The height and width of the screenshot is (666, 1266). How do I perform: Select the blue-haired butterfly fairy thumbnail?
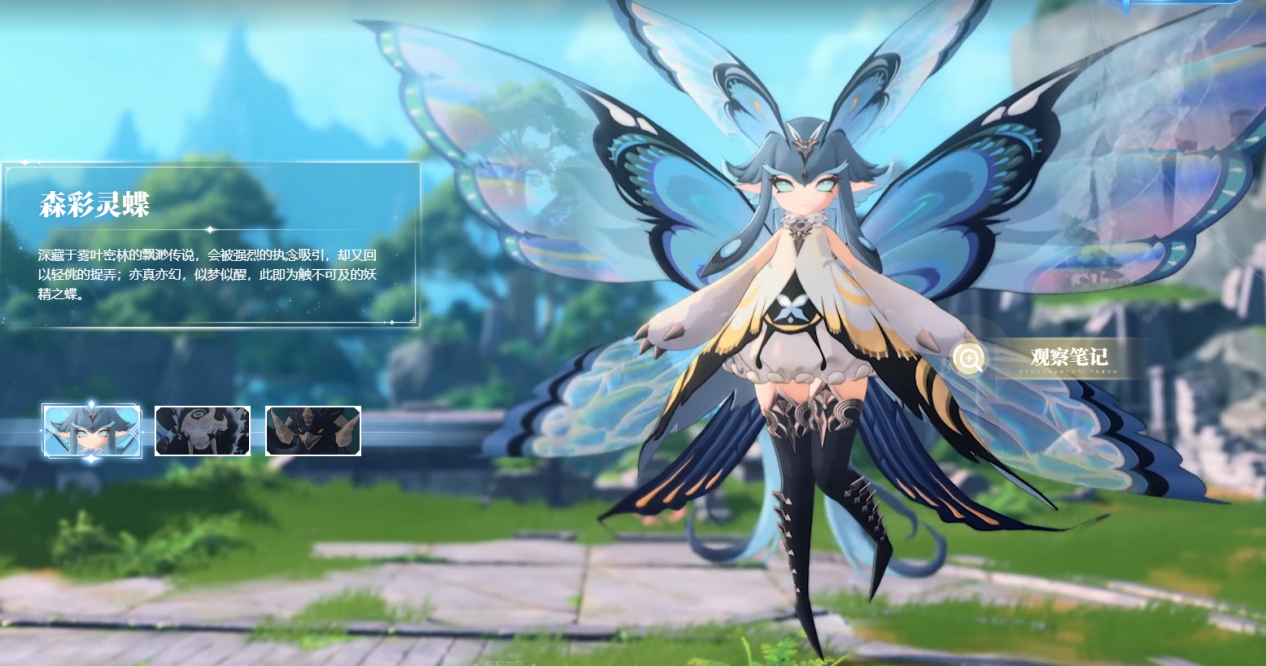(x=92, y=431)
